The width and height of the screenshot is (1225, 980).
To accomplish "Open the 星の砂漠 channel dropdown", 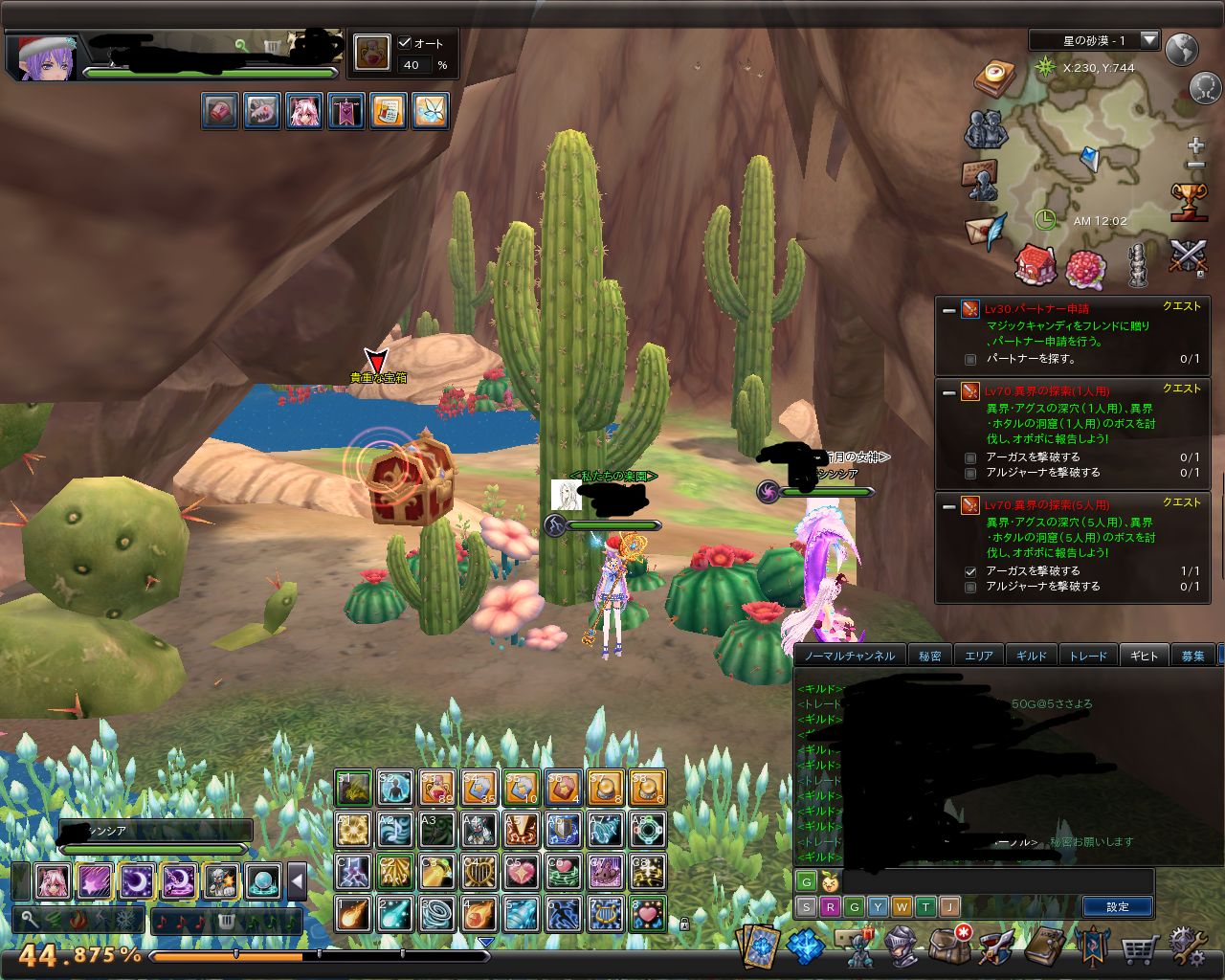I will tap(1149, 40).
